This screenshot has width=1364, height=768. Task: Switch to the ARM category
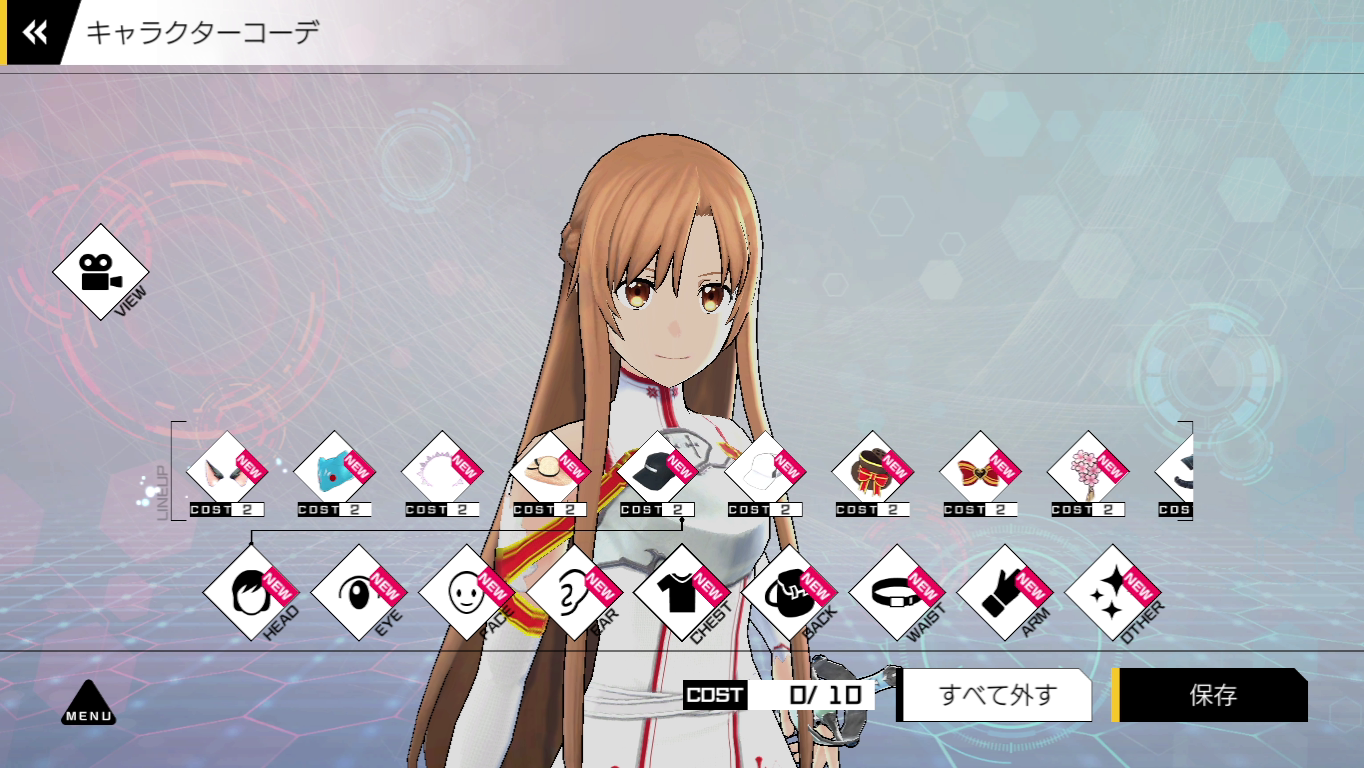pos(1005,592)
